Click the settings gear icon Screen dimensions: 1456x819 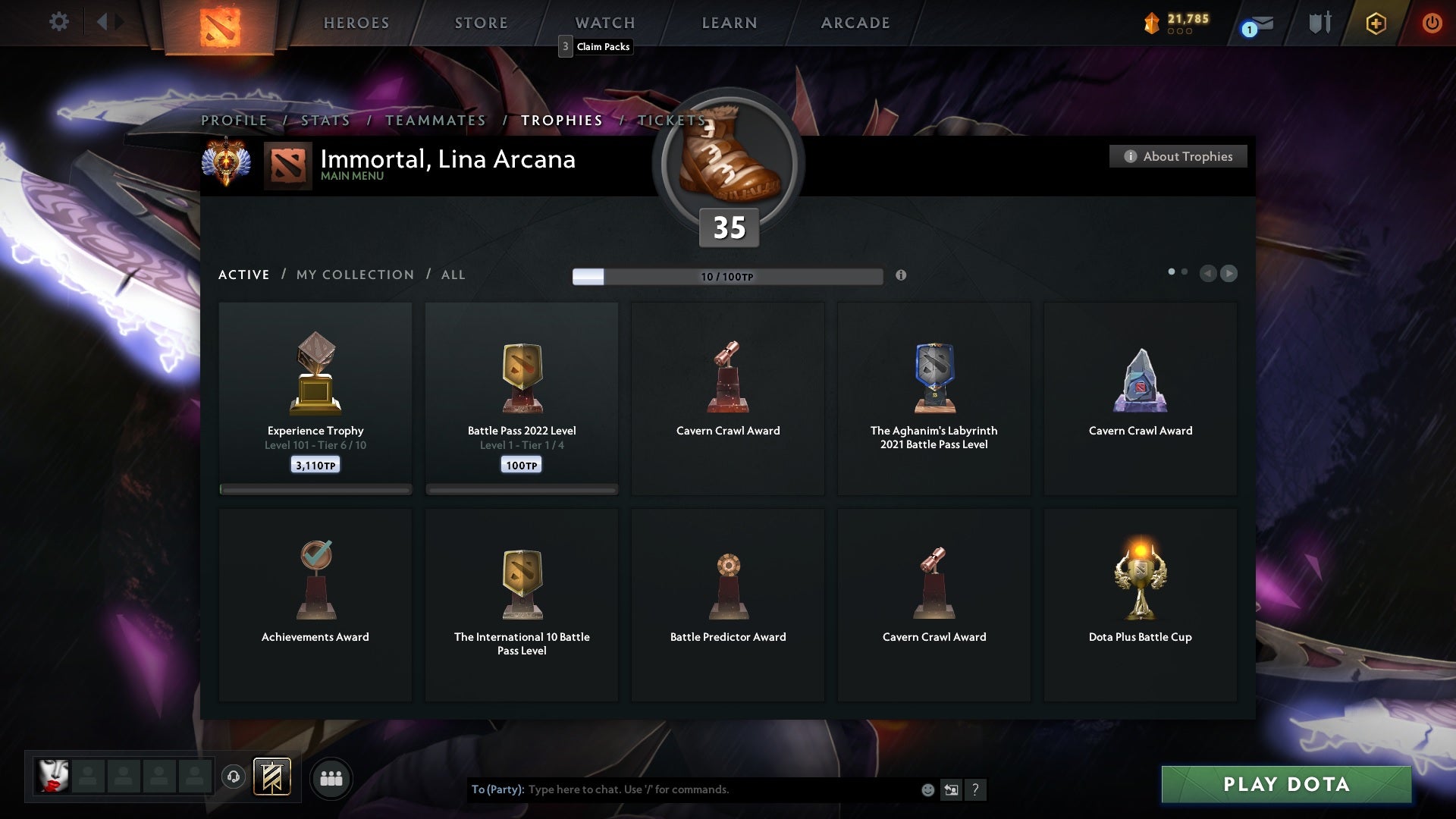58,22
